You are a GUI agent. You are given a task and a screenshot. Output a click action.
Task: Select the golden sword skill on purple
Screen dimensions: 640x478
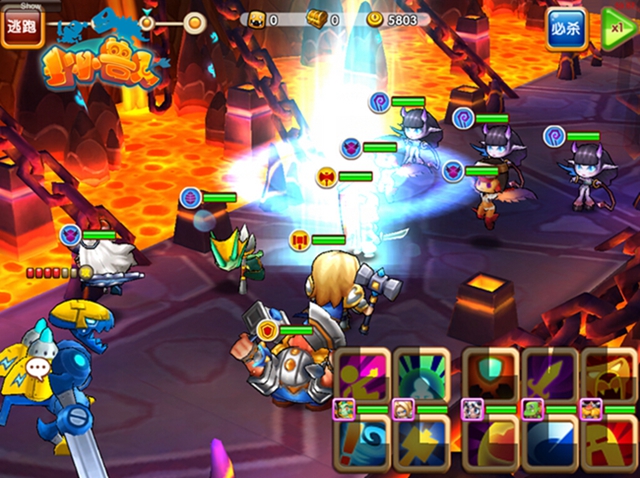click(x=551, y=376)
